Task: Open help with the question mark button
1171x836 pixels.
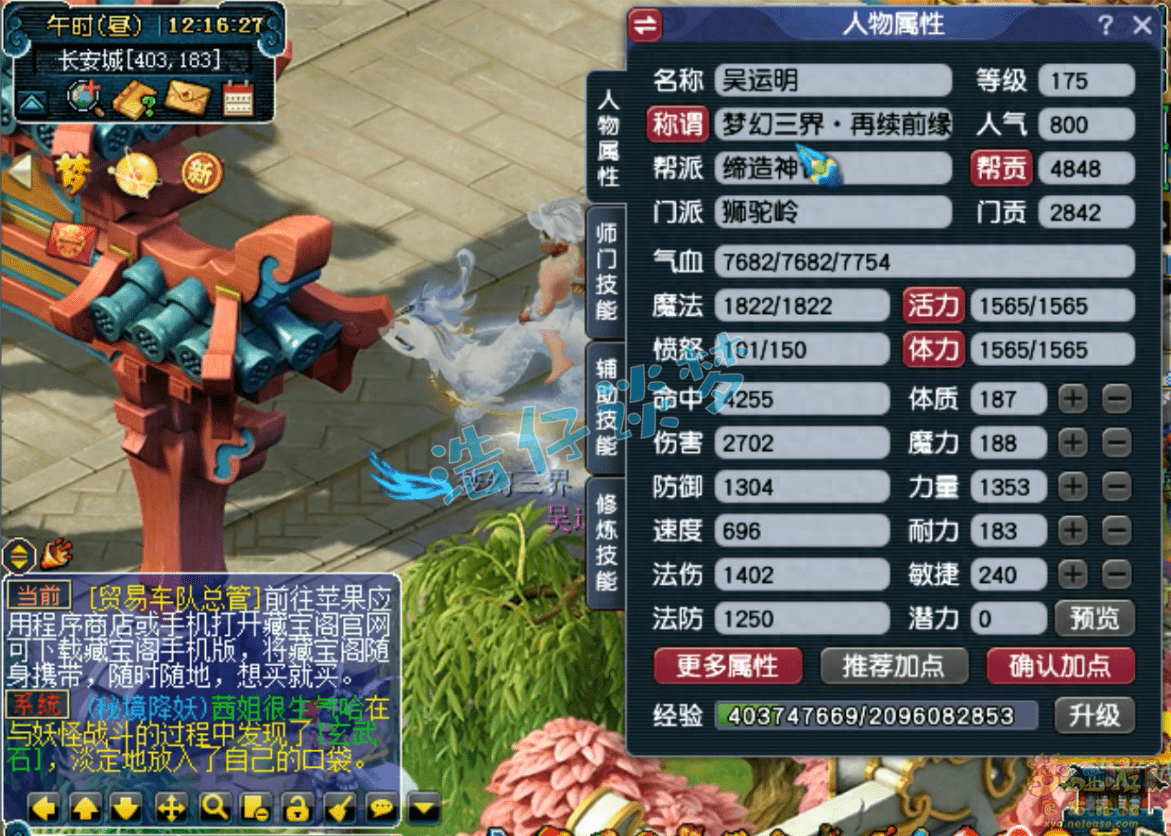Action: [1105, 26]
